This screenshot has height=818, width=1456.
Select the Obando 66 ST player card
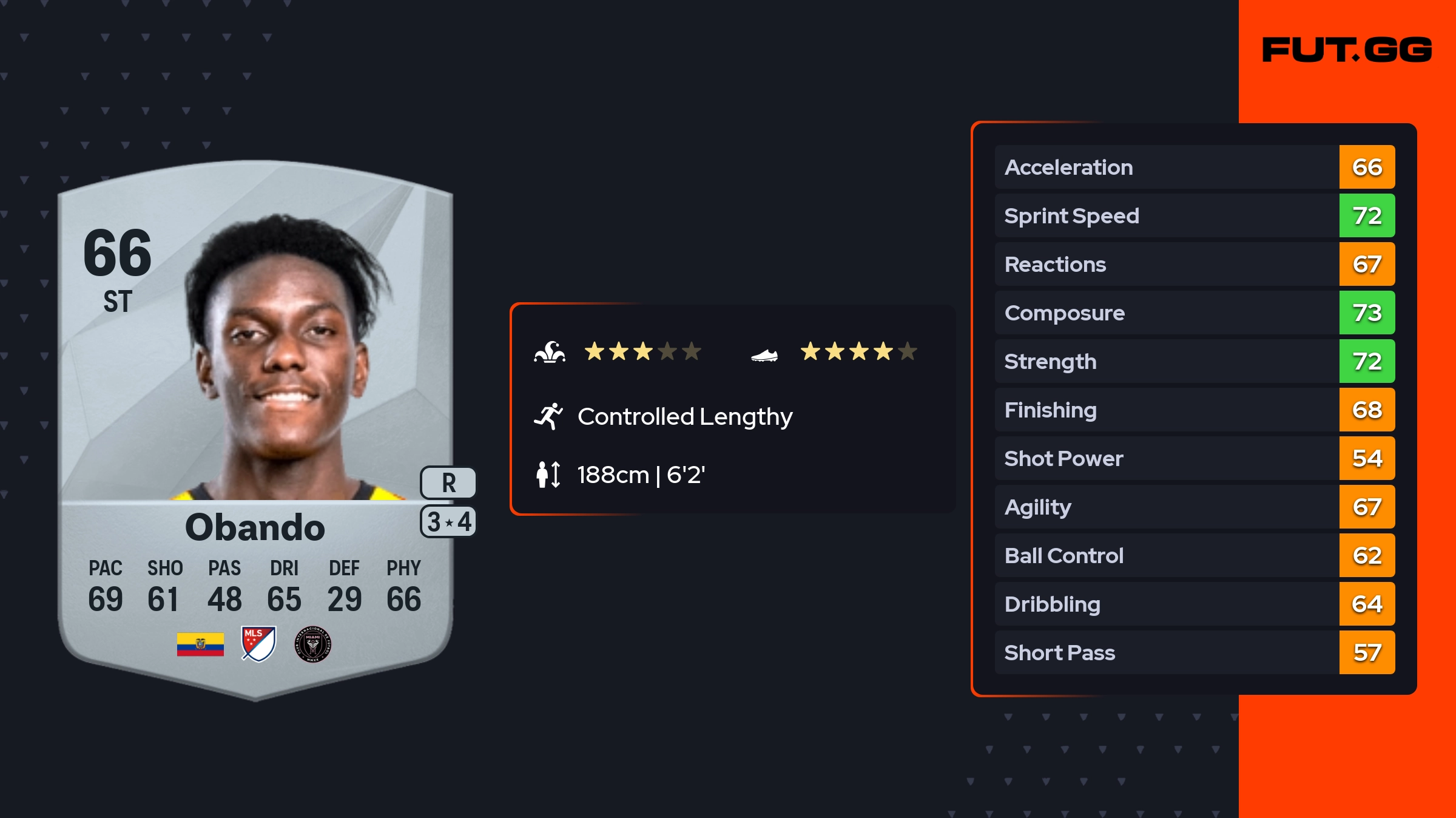tap(255, 425)
